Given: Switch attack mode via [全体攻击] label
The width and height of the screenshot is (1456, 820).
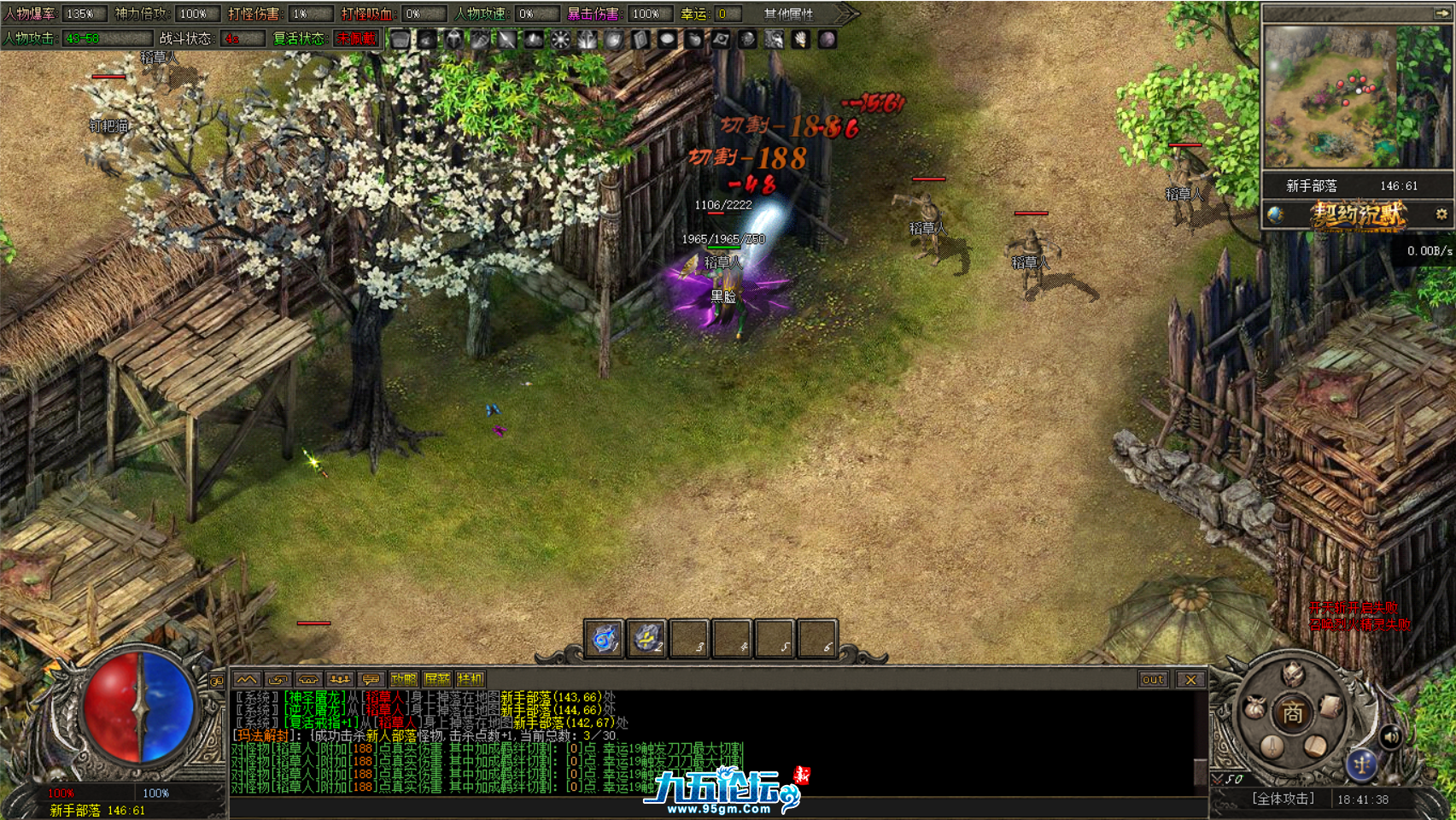Looking at the screenshot, I should (1284, 798).
